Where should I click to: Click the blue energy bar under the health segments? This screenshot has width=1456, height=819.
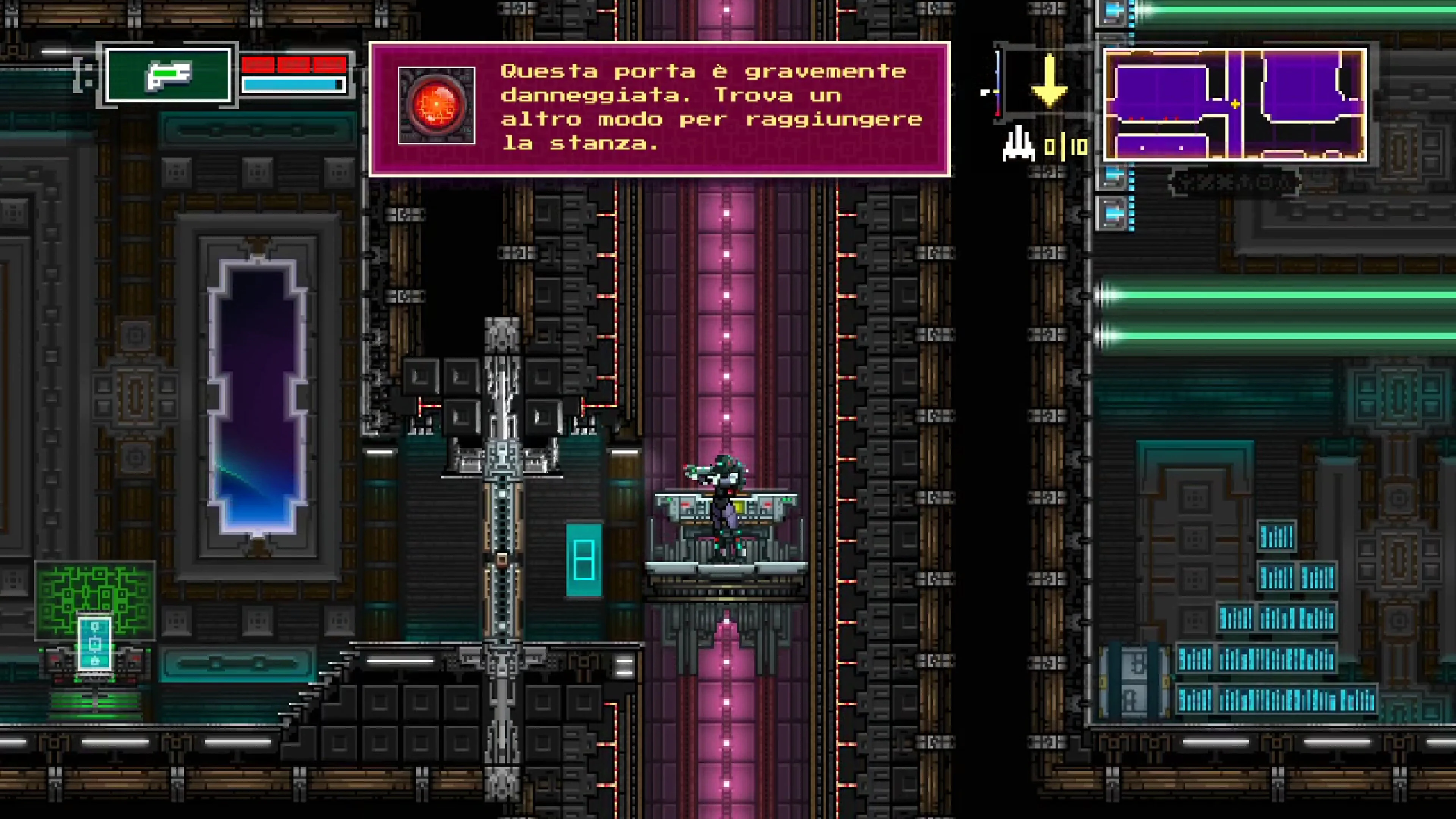pos(291,85)
